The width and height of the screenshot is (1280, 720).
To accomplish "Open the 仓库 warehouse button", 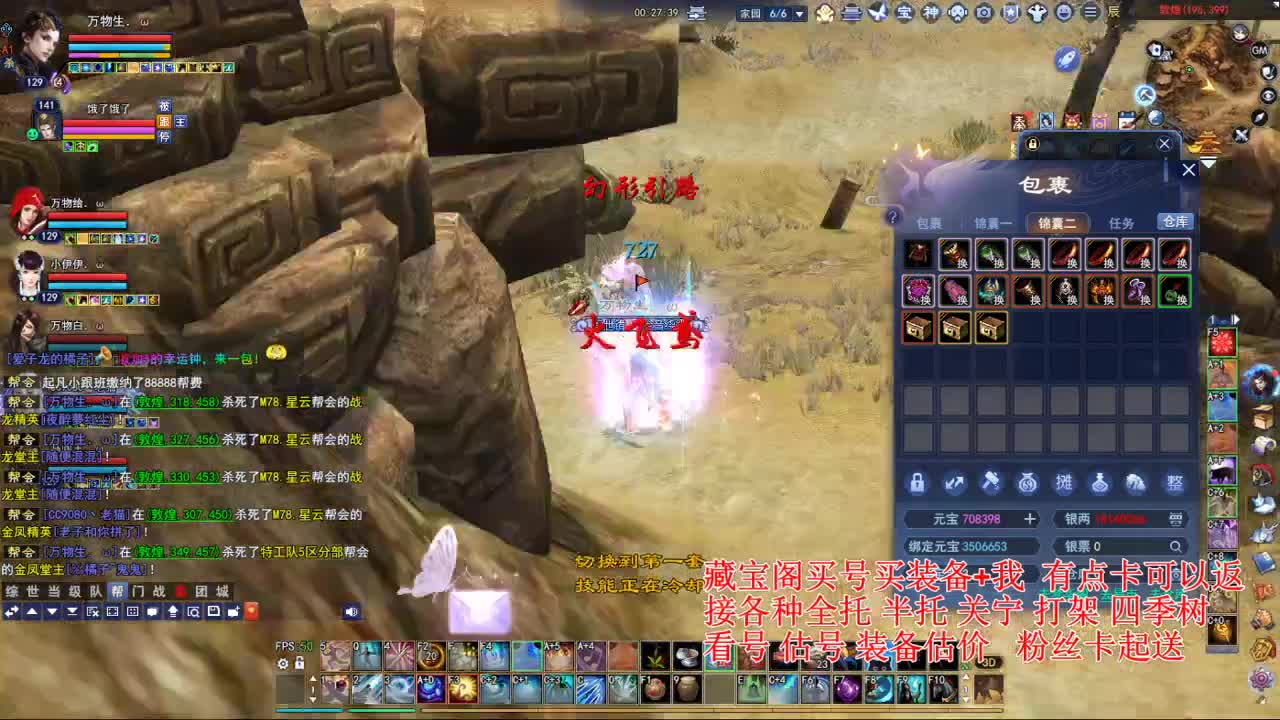I will 1176,222.
